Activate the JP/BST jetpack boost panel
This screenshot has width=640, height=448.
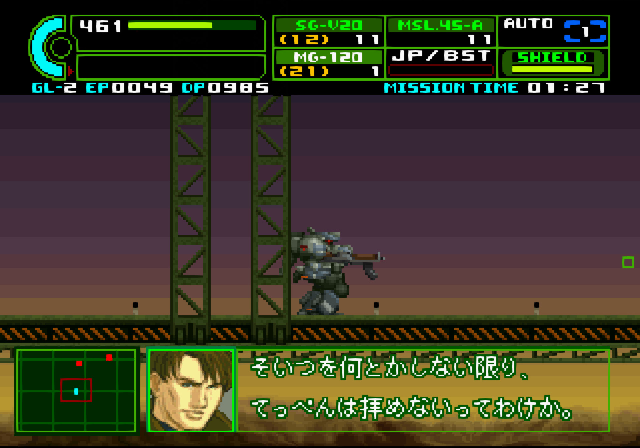pyautogui.click(x=440, y=63)
